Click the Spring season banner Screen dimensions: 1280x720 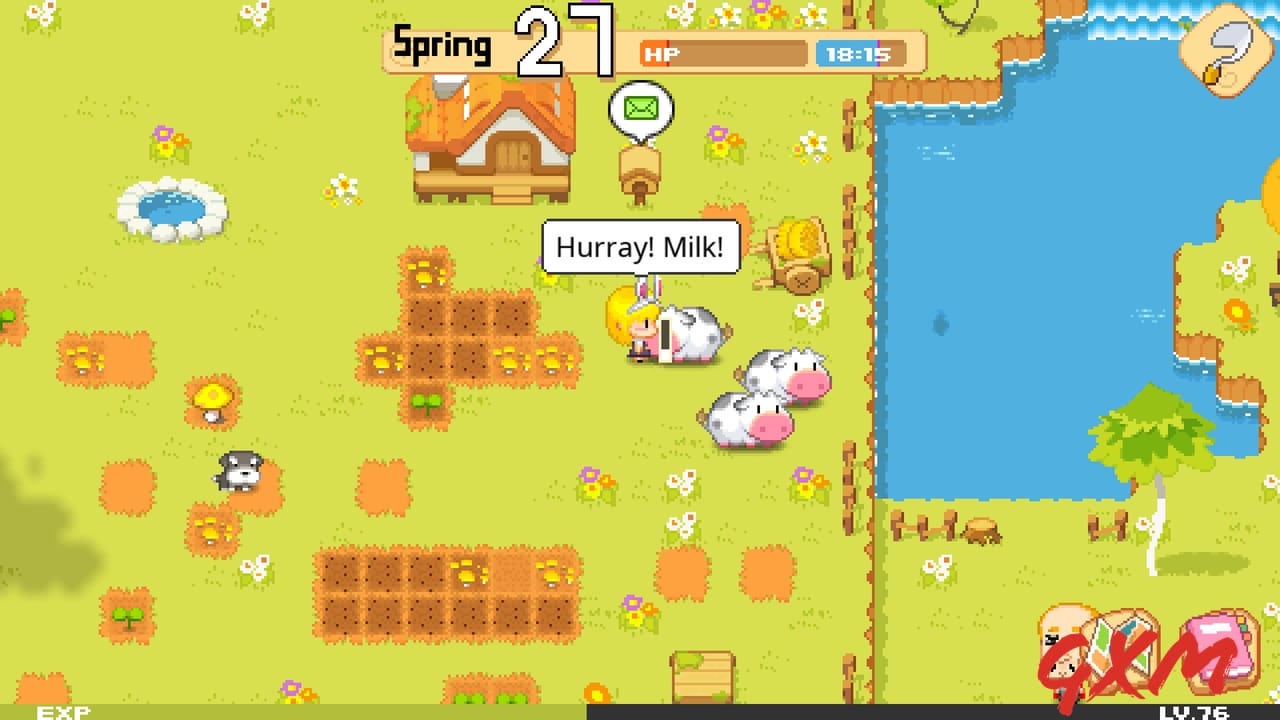point(443,45)
